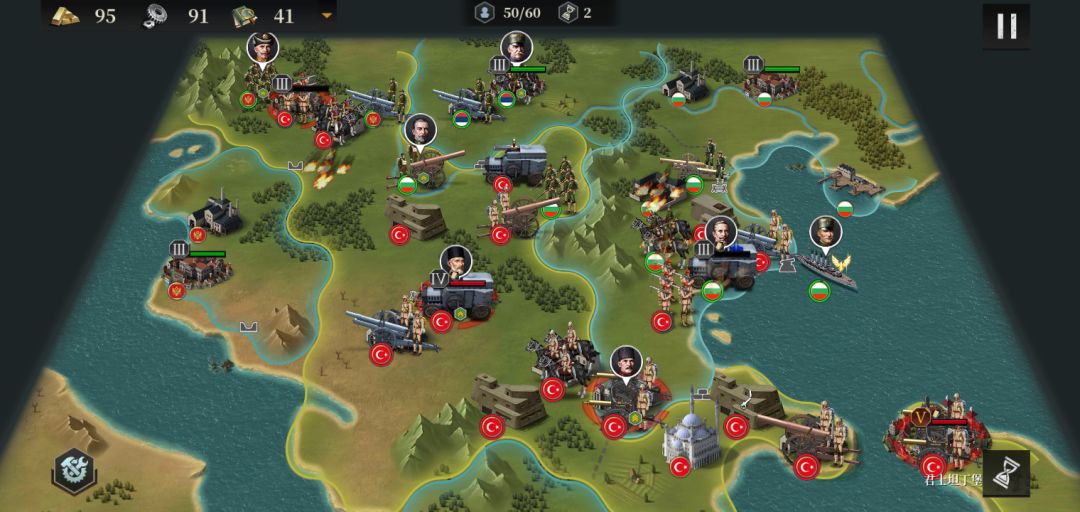End the turn with the hourglass button
Screen dimensions: 1080x512
1006,472
